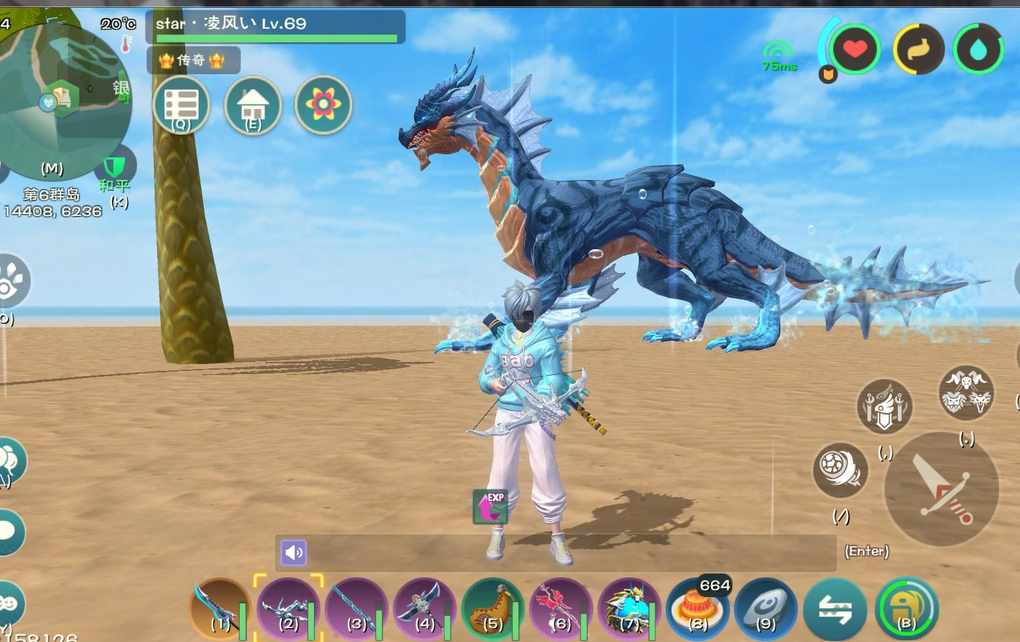Open the house building menu

pyautogui.click(x=252, y=105)
